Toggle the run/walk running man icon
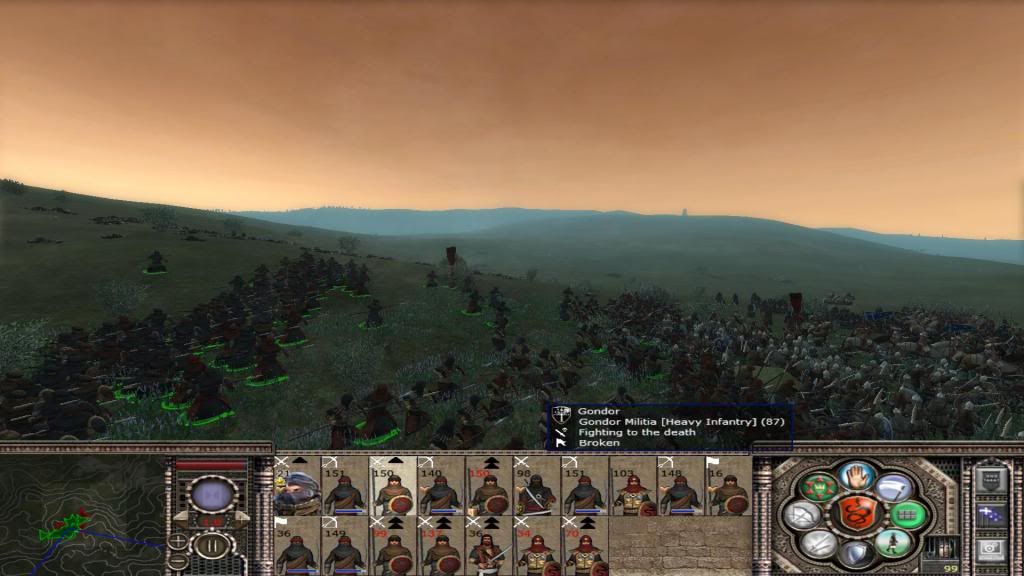This screenshot has width=1024, height=576. (895, 543)
